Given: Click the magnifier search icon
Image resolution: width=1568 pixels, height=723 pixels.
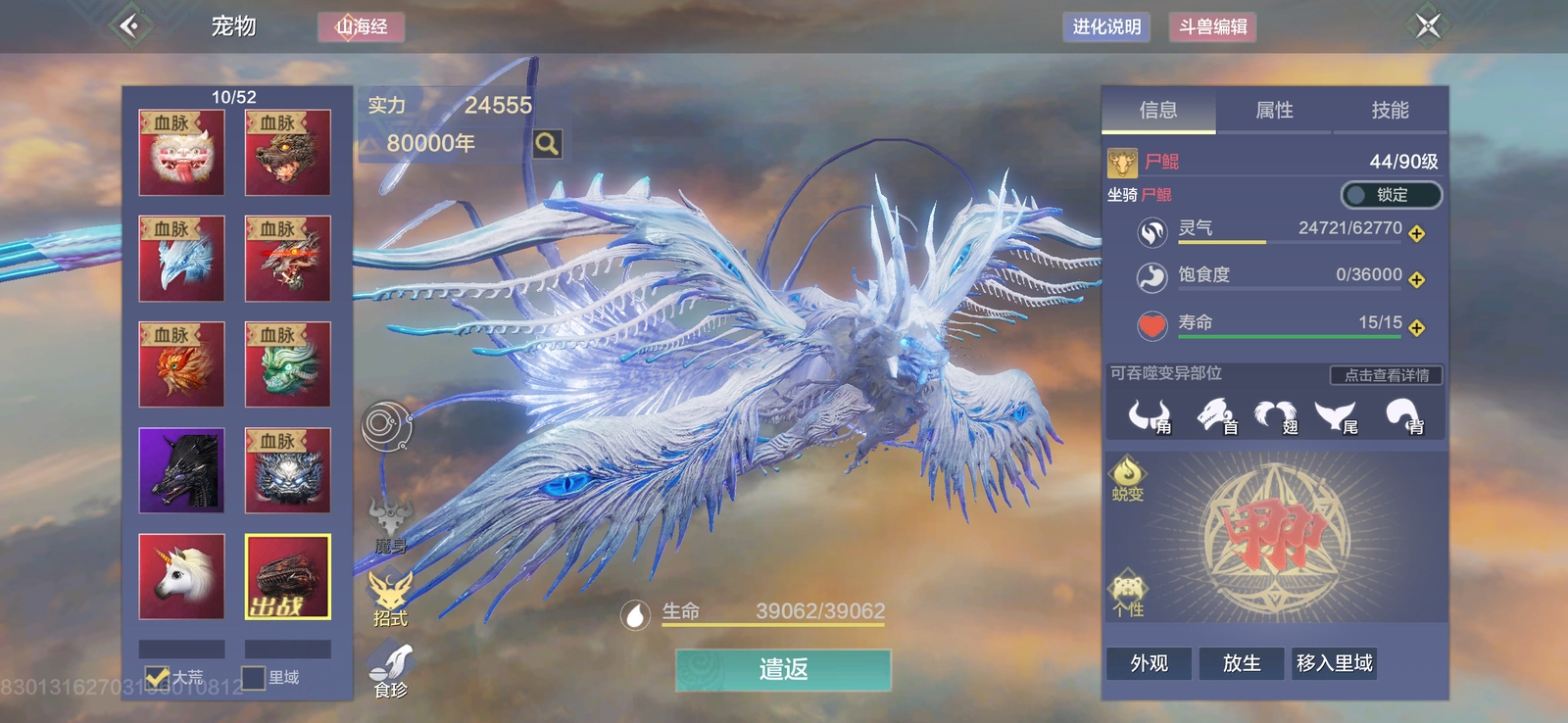Looking at the screenshot, I should point(547,144).
